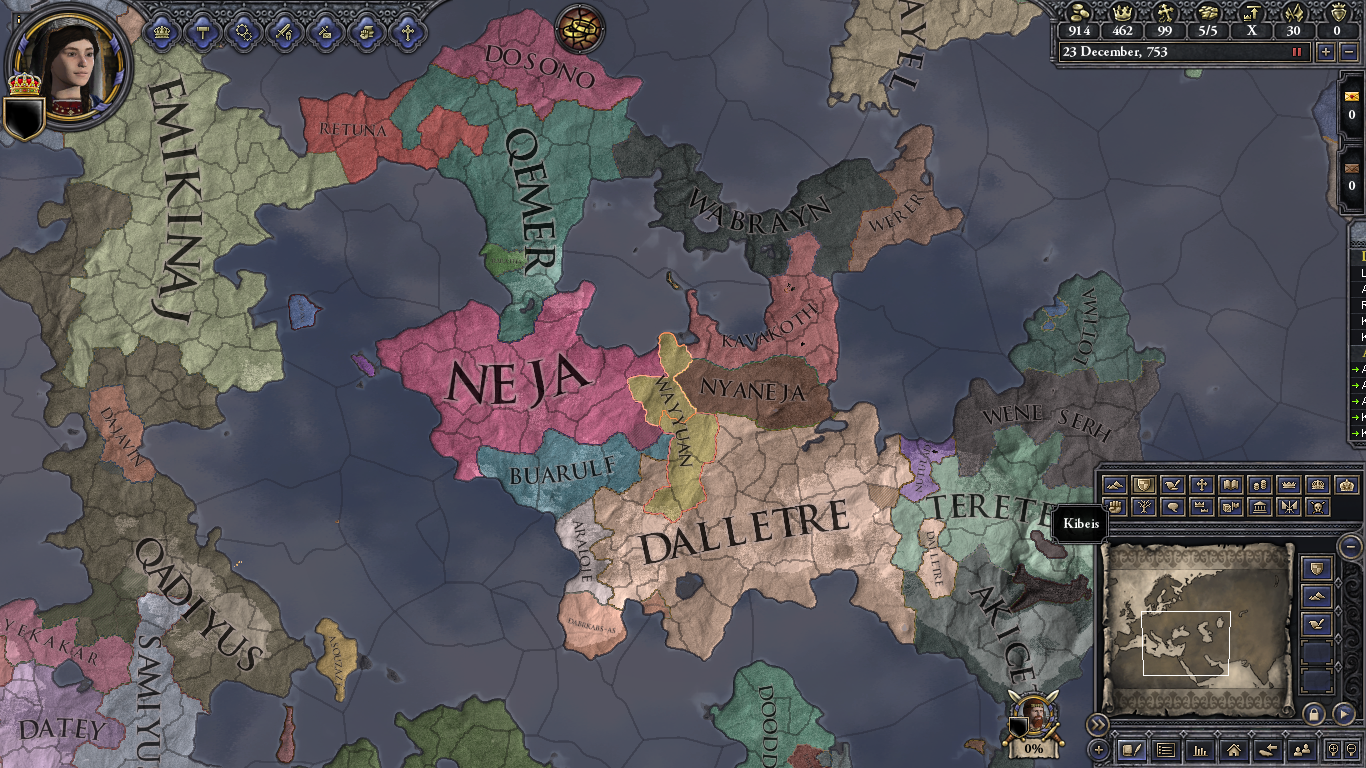Open the Council tab with gears icon
The width and height of the screenshot is (1366, 768).
click(243, 32)
